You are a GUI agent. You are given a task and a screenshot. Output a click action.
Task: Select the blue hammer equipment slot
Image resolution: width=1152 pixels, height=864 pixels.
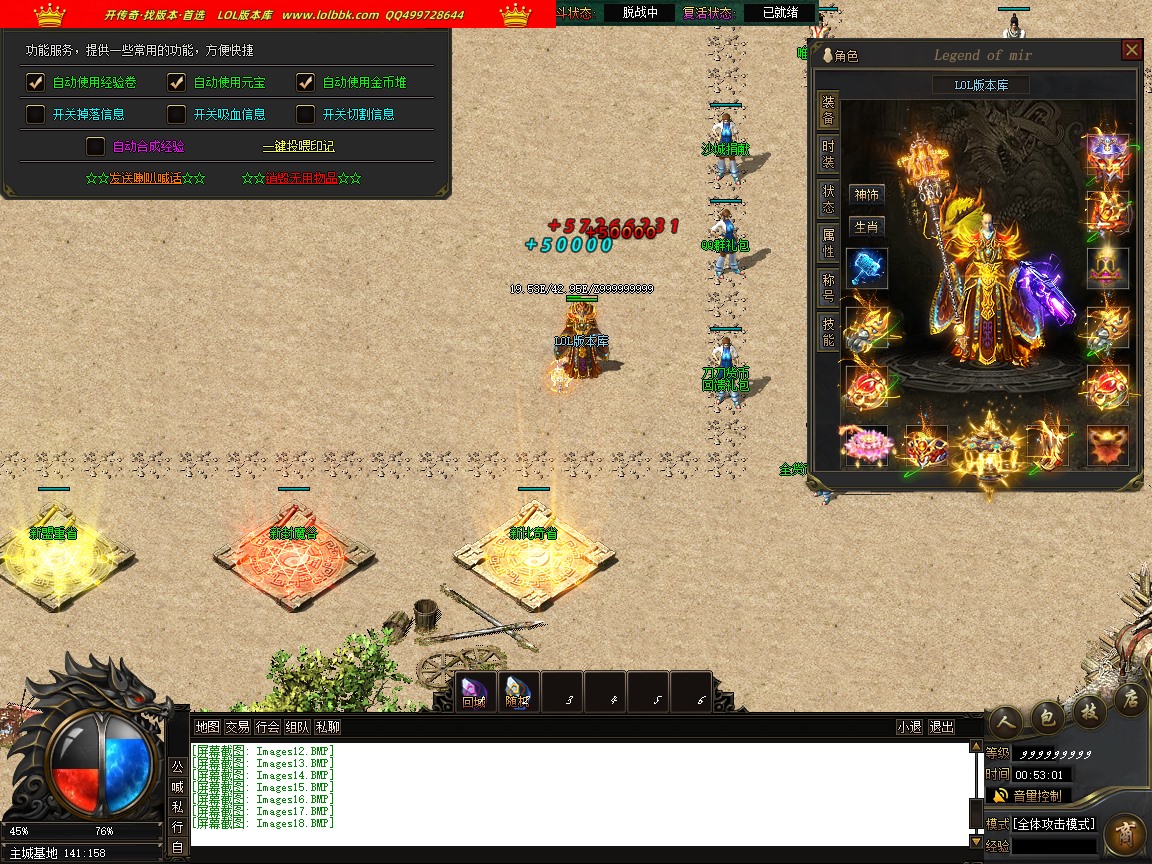866,269
